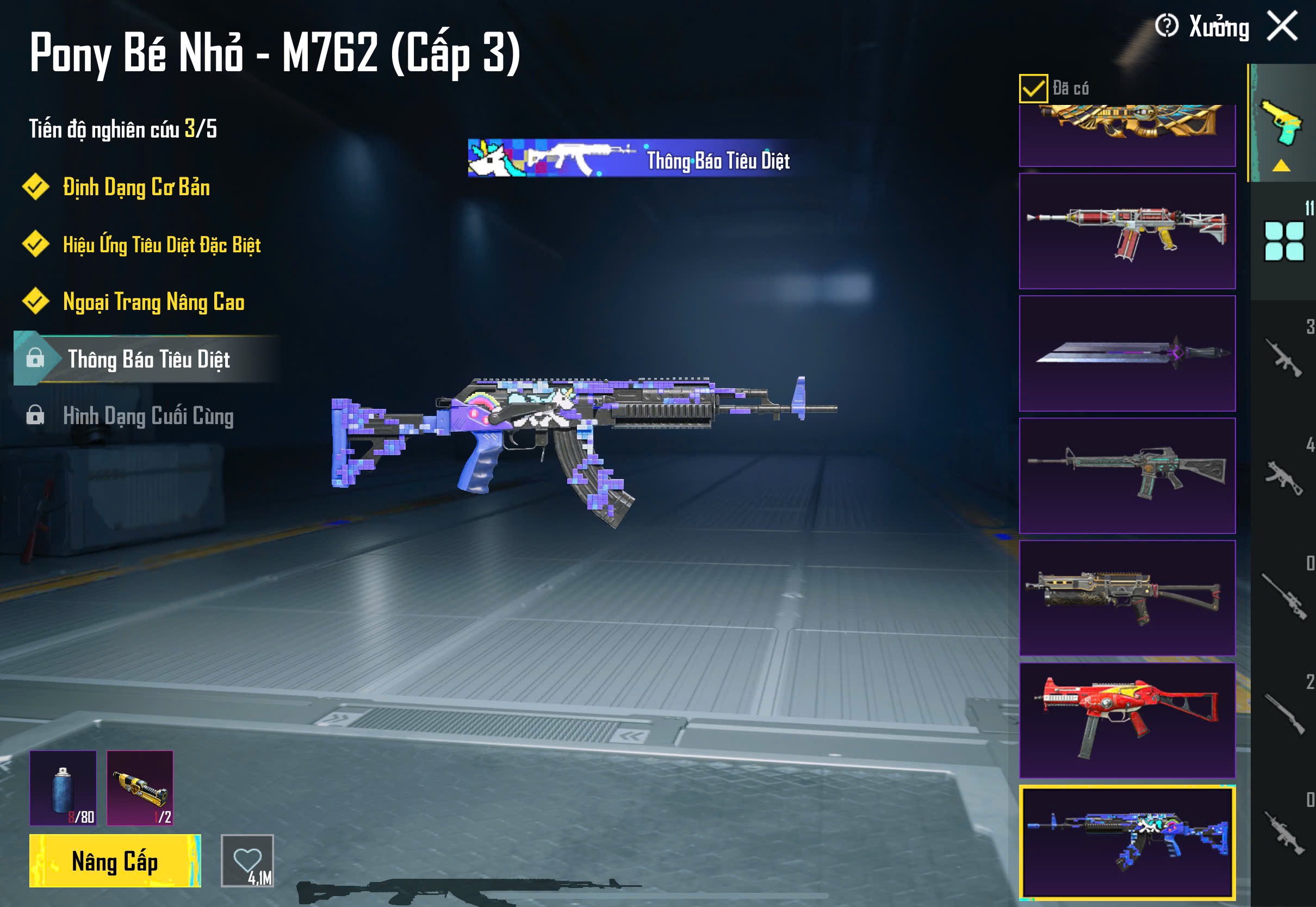Toggle the "Đã có" owned filter checkbox
Viewport: 1316px width, 907px height.
coord(1033,88)
